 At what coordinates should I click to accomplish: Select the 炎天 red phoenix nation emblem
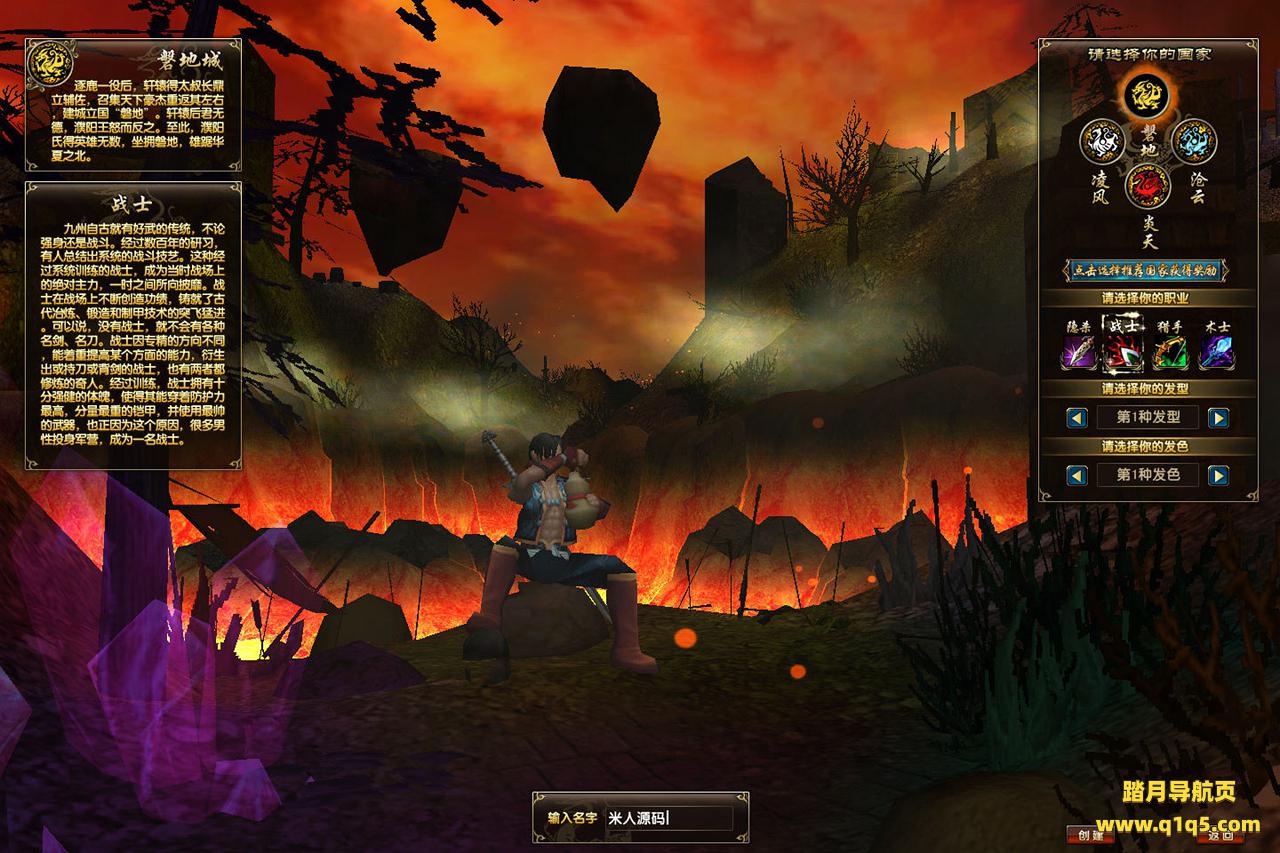coord(1147,185)
